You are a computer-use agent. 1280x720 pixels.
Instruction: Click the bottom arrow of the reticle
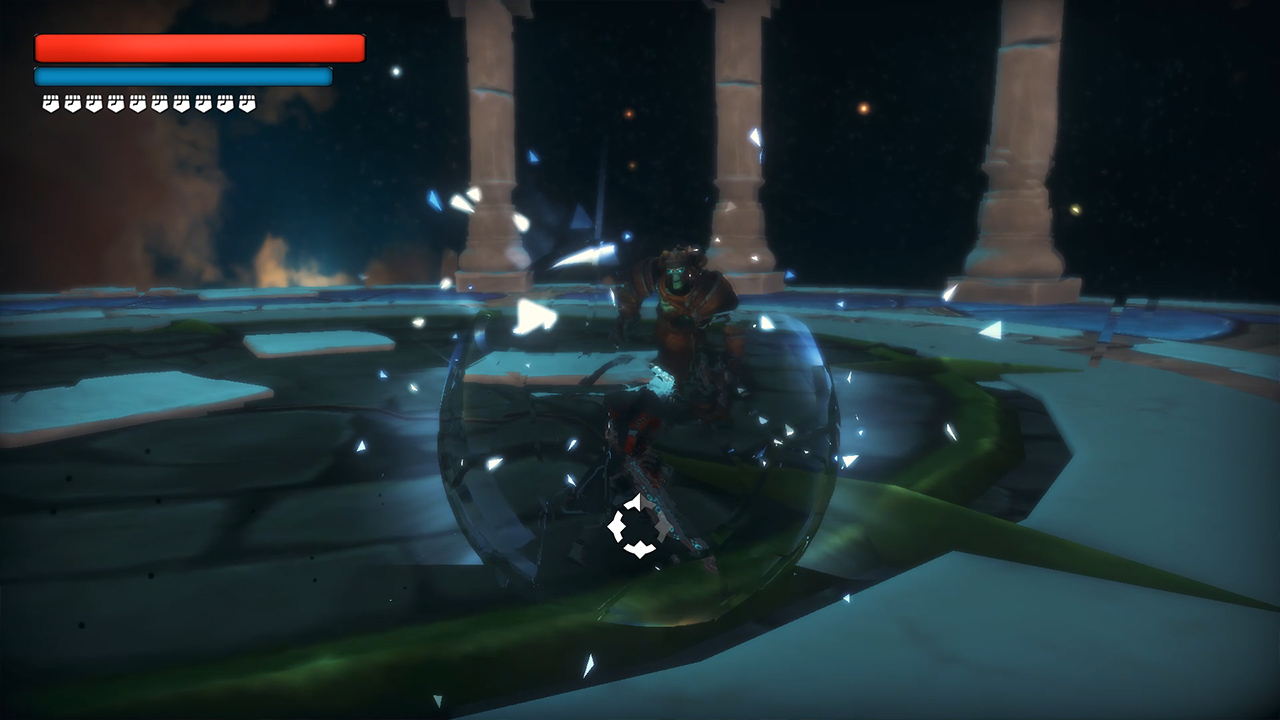pyautogui.click(x=640, y=548)
